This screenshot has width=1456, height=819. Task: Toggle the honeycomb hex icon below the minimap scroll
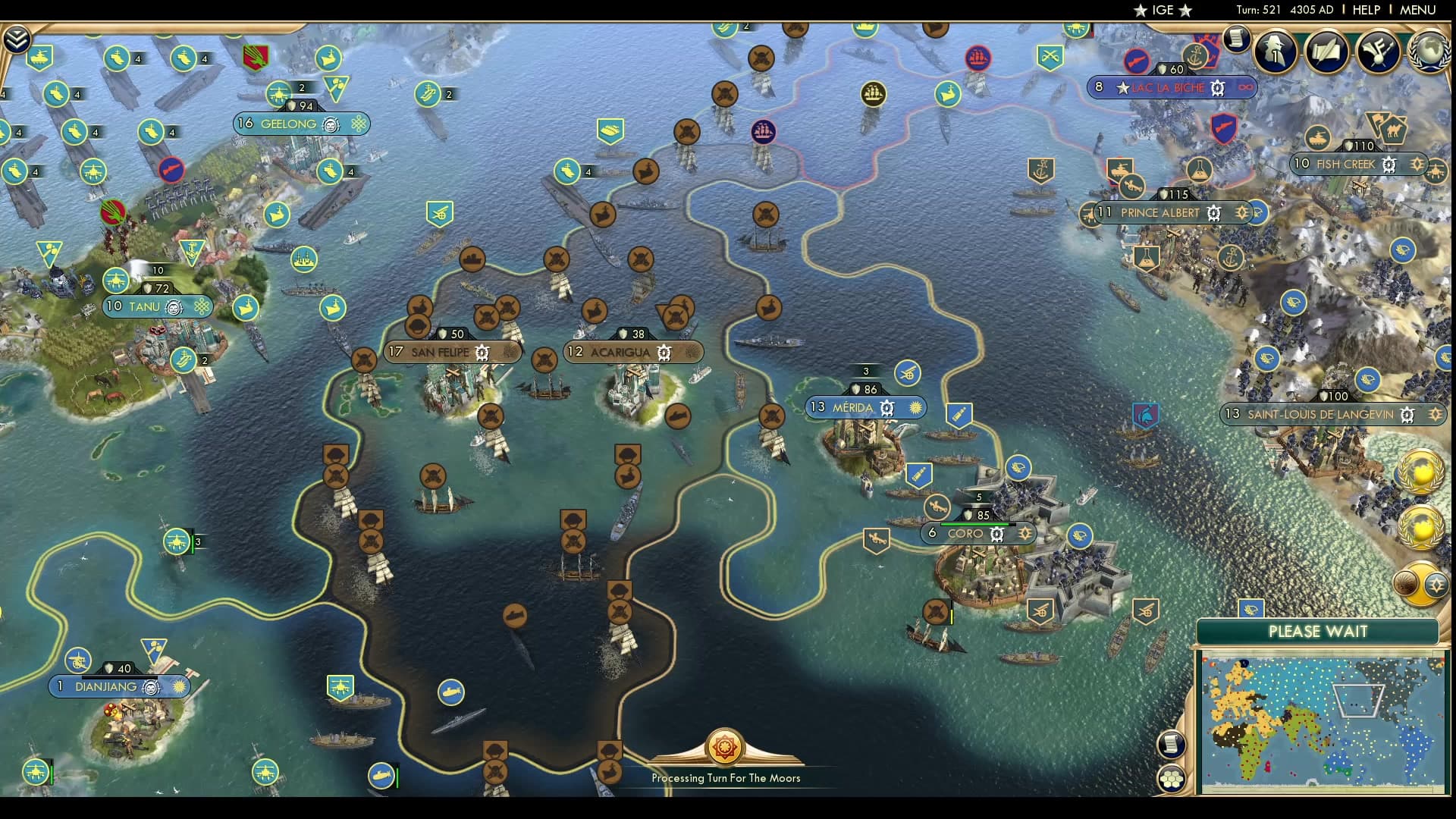point(1172,778)
